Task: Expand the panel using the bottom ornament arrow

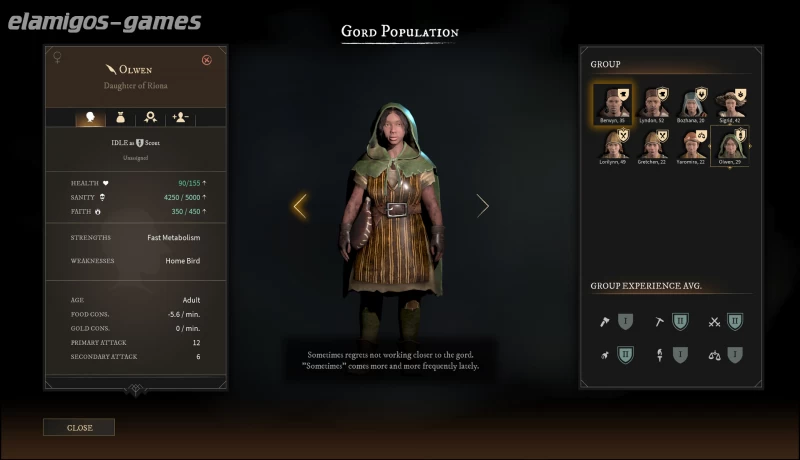Action: (137, 390)
